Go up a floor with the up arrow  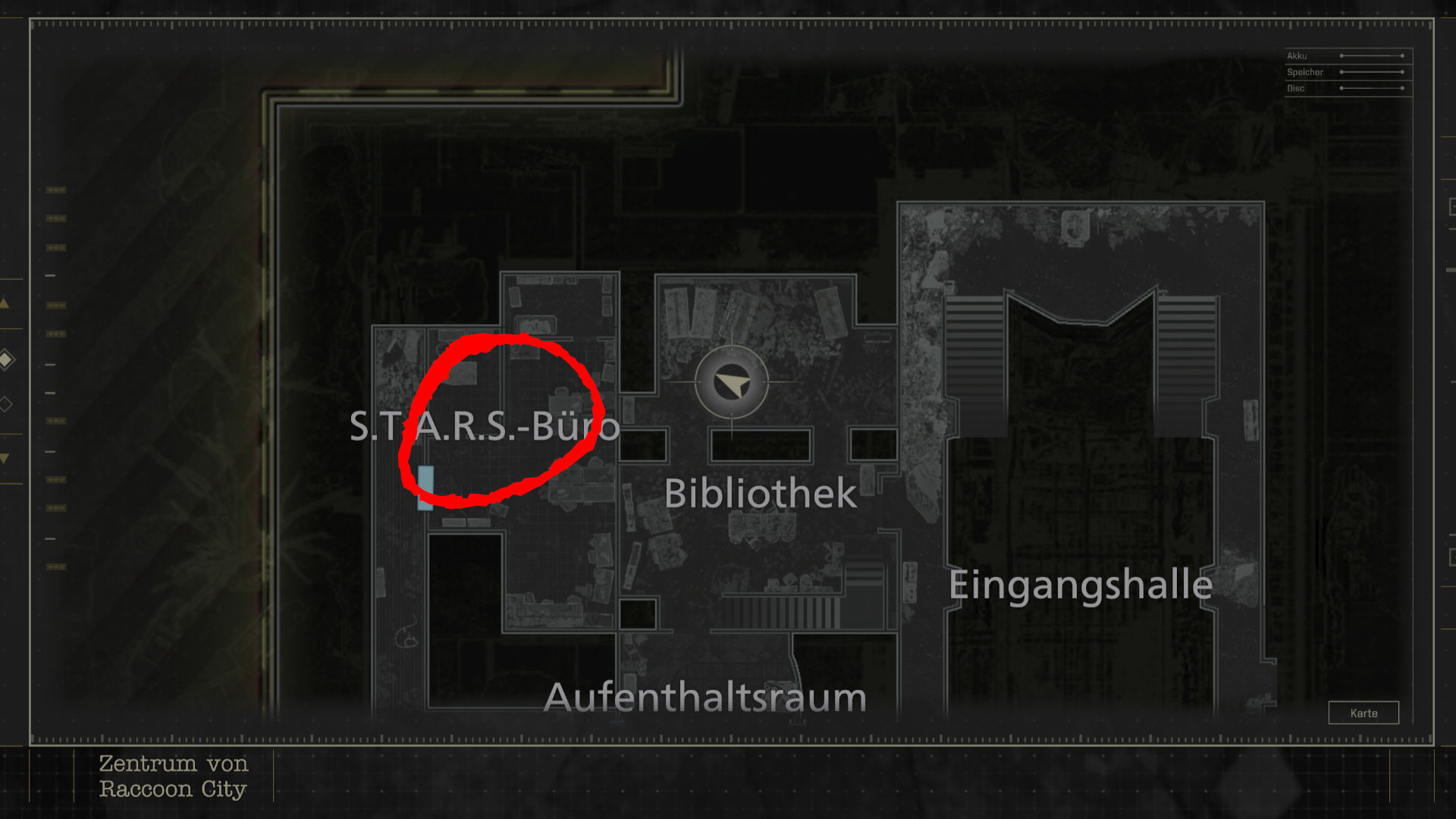click(x=5, y=303)
